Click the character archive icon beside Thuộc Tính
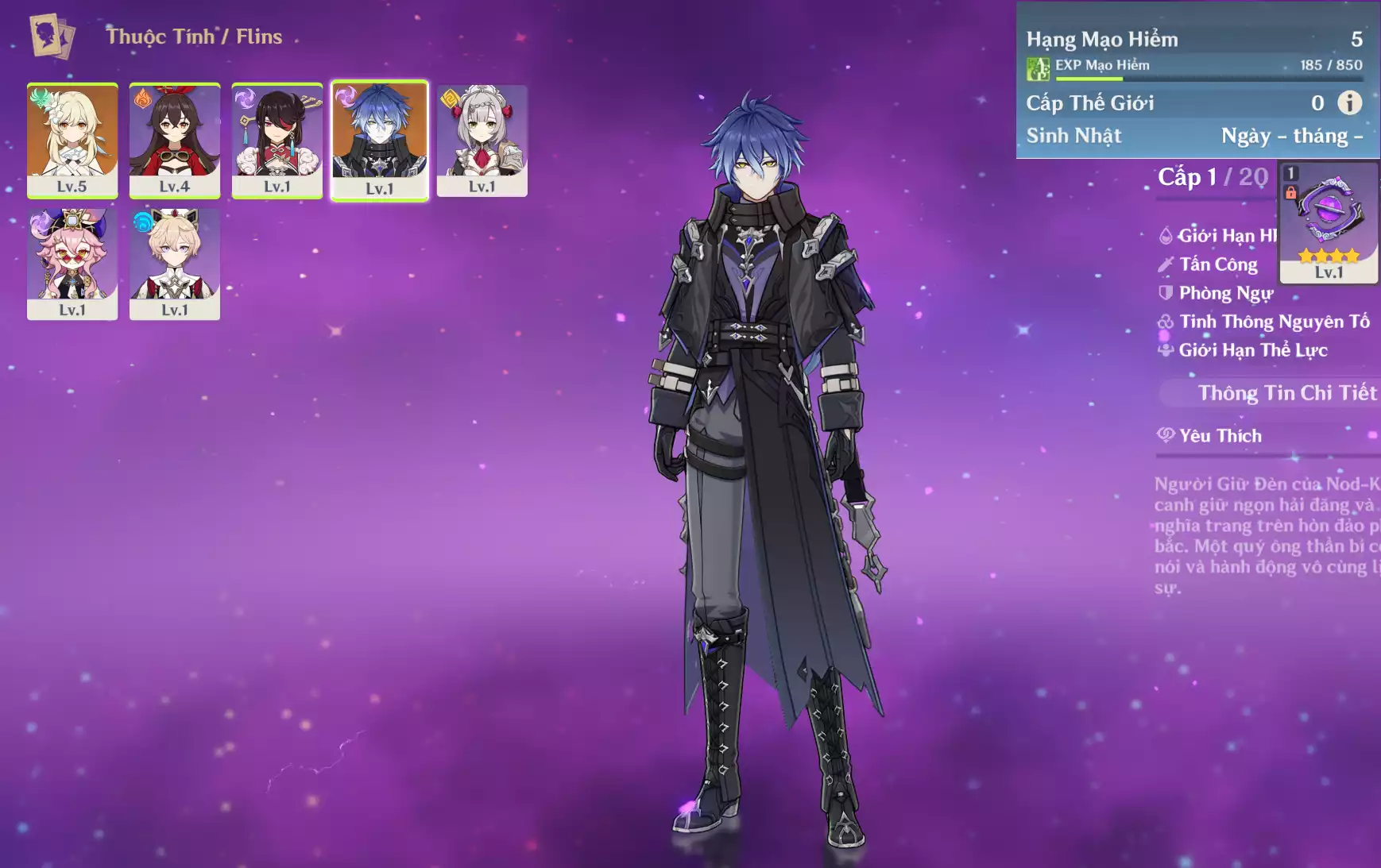This screenshot has height=868, width=1381. [52, 36]
